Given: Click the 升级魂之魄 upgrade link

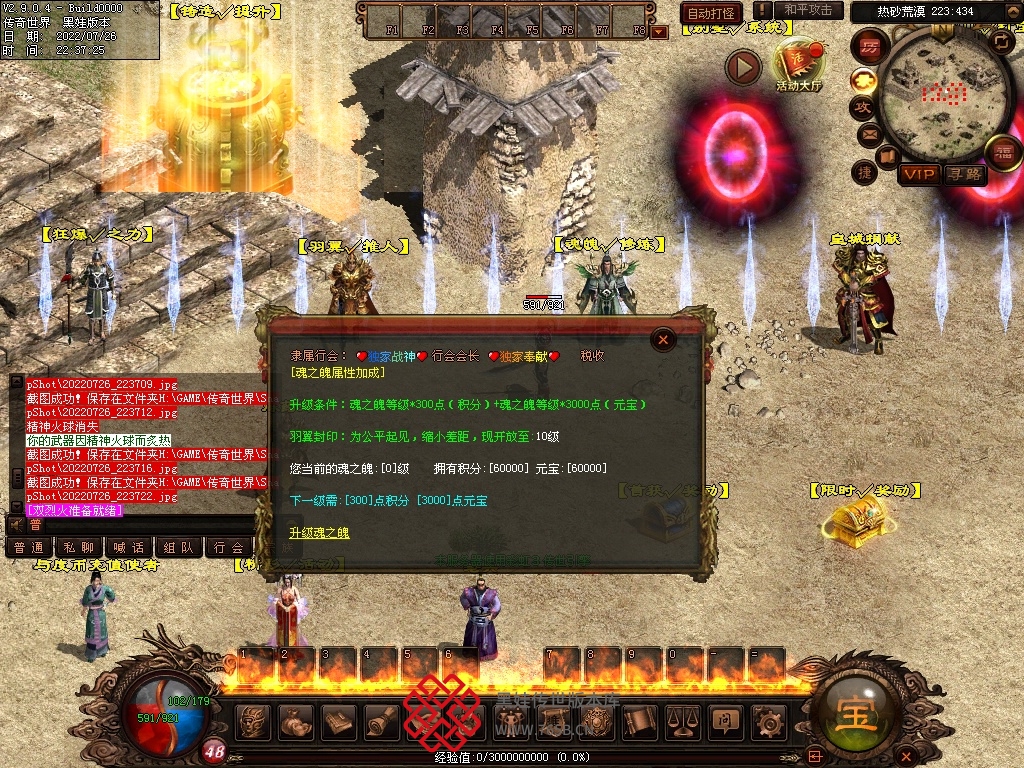Looking at the screenshot, I should point(320,533).
